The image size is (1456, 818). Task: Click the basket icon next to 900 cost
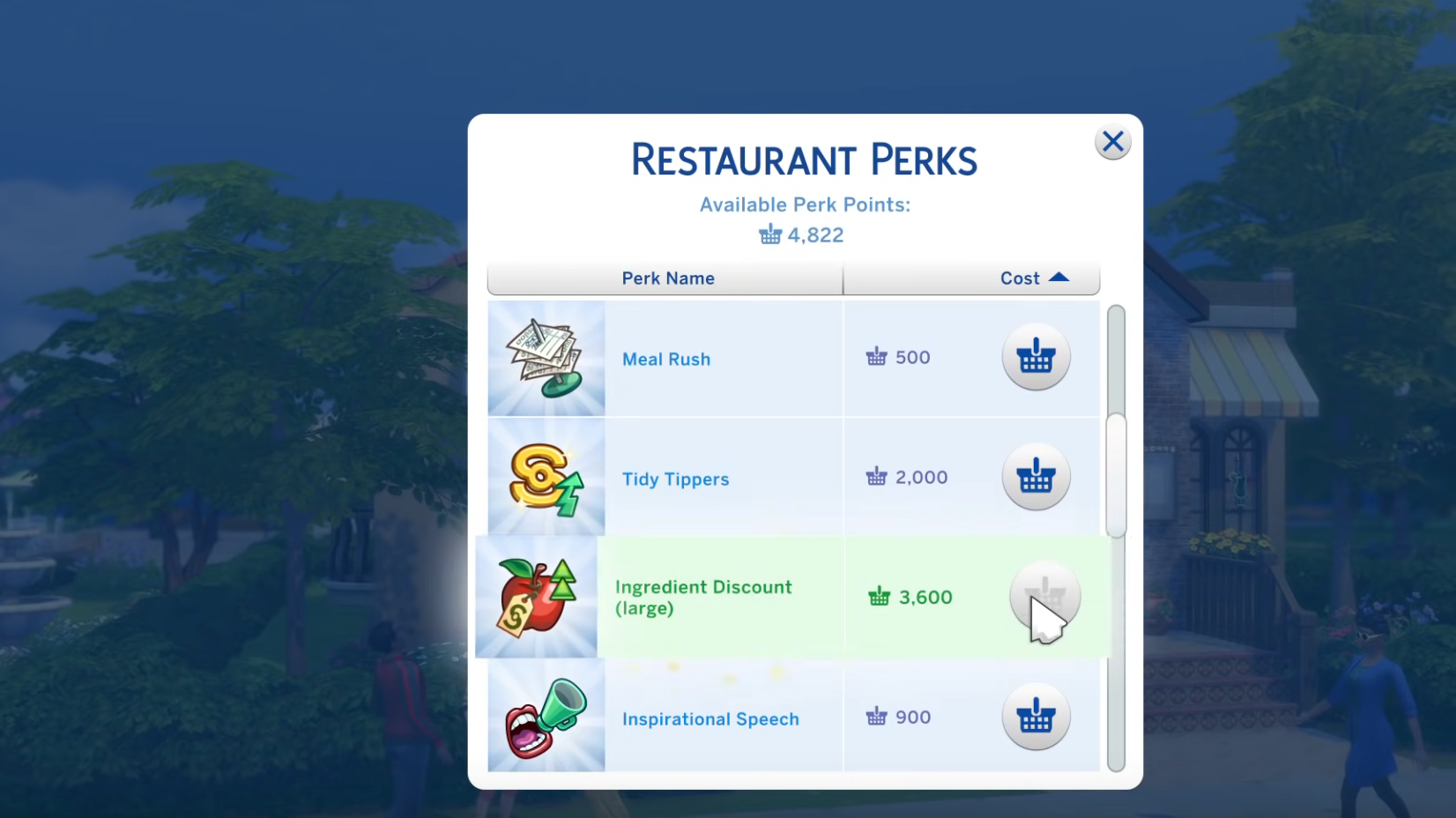pyautogui.click(x=875, y=717)
